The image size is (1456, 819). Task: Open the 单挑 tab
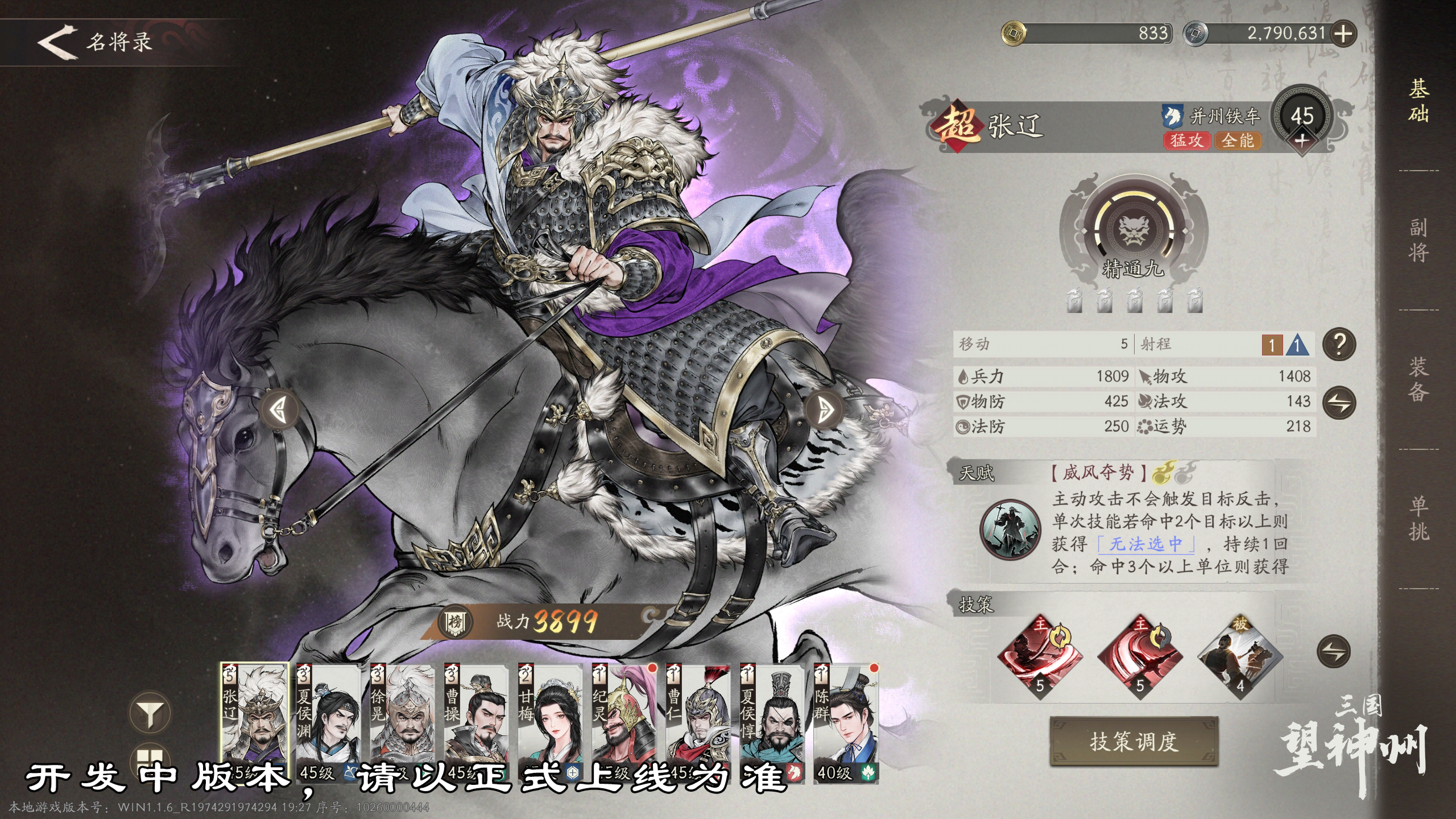1418,519
